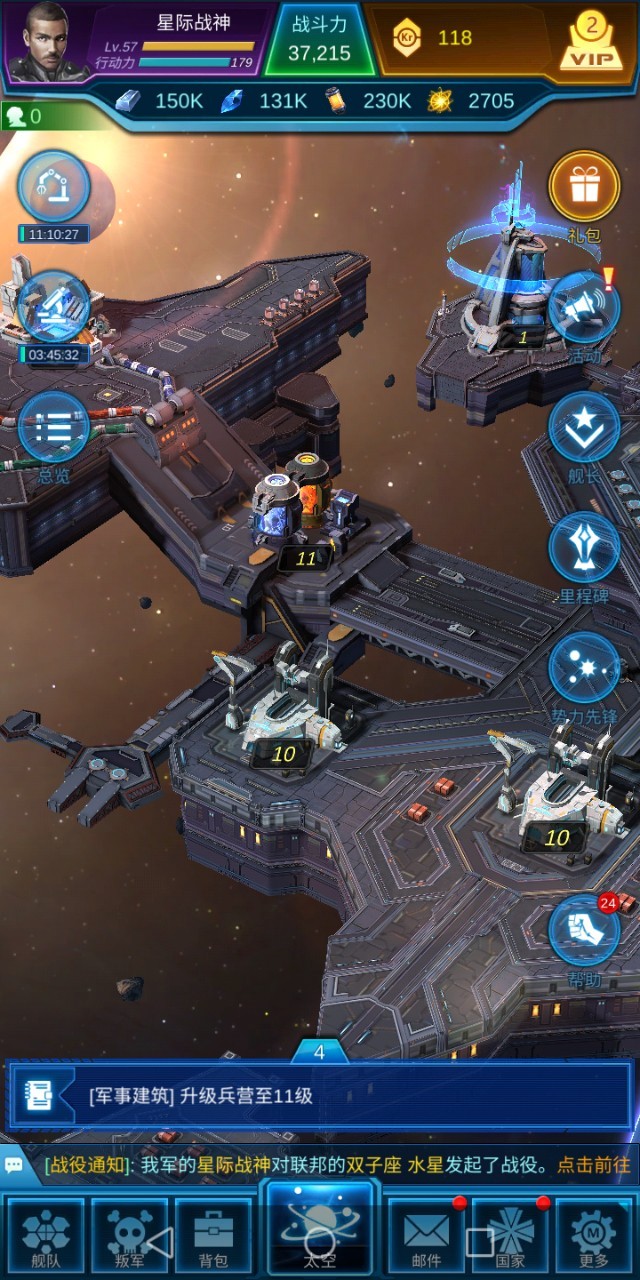Open the 国家 nation menu

pos(510,1236)
